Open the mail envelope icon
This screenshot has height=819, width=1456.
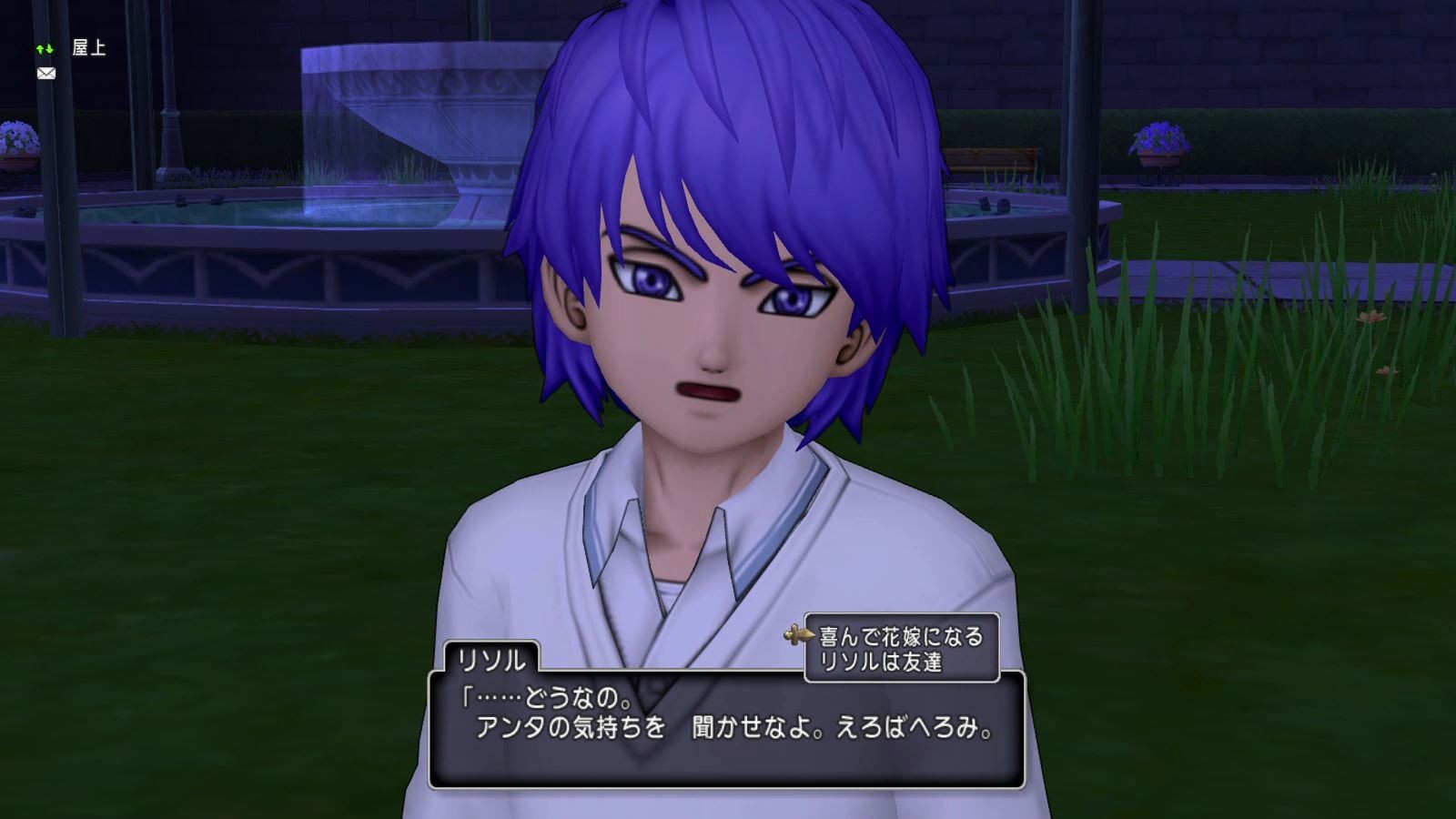click(45, 73)
